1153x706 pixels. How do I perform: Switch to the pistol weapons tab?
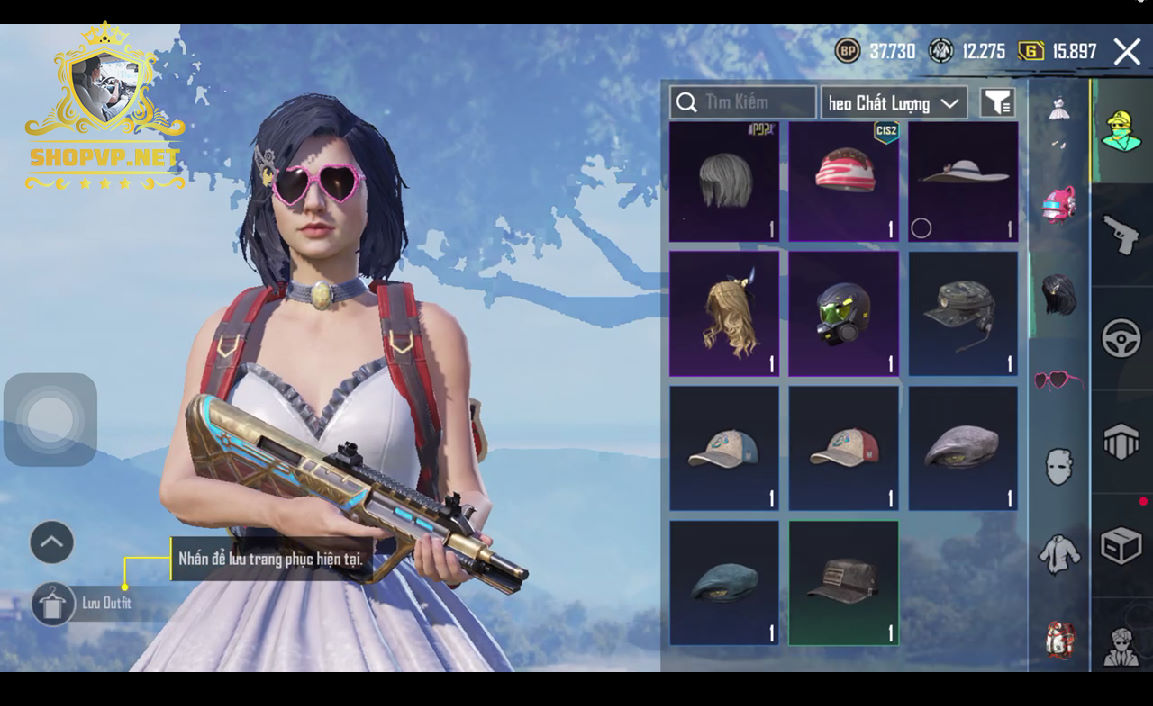tap(1121, 235)
